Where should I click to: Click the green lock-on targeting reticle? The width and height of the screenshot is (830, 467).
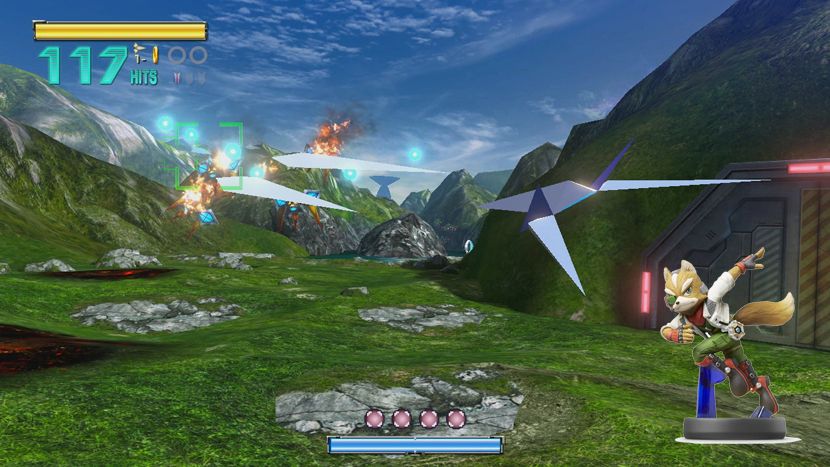coord(209,155)
